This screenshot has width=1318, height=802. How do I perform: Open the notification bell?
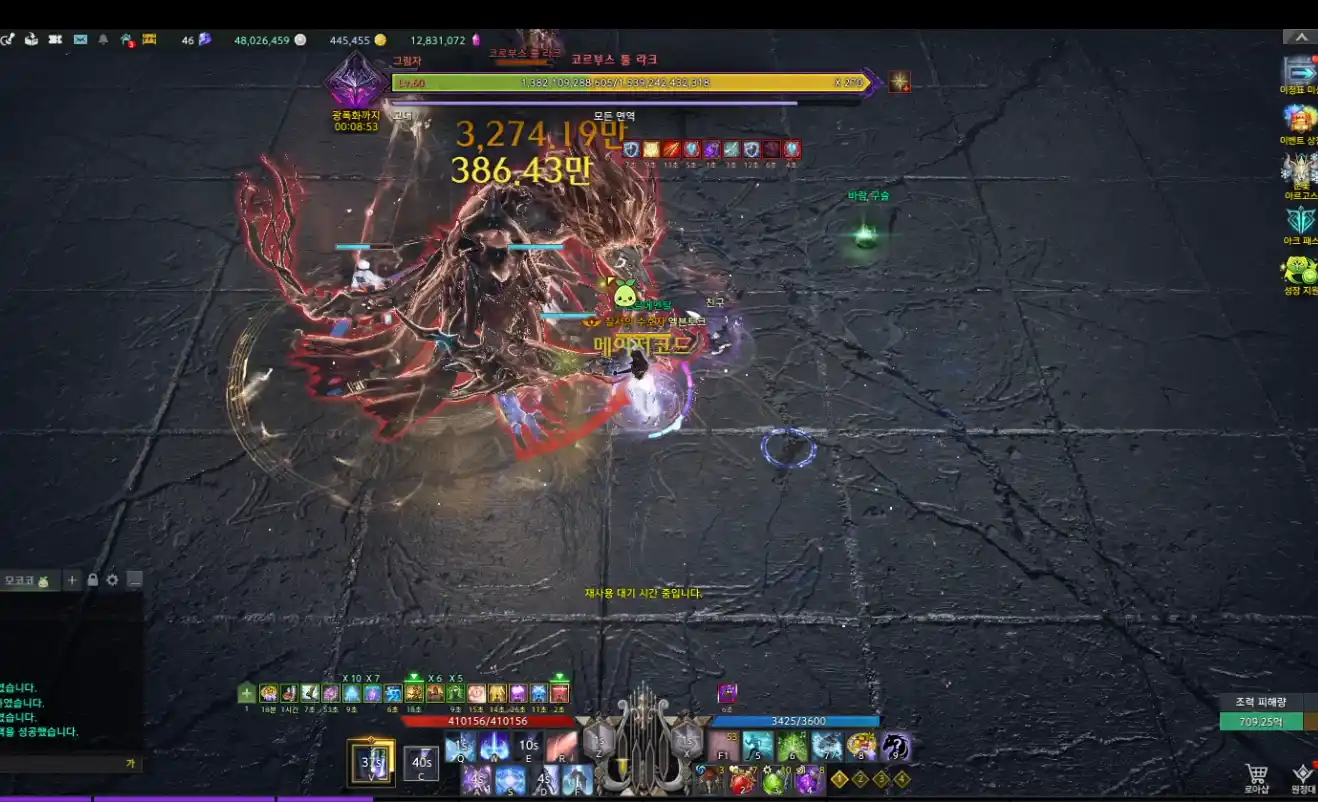(x=103, y=40)
